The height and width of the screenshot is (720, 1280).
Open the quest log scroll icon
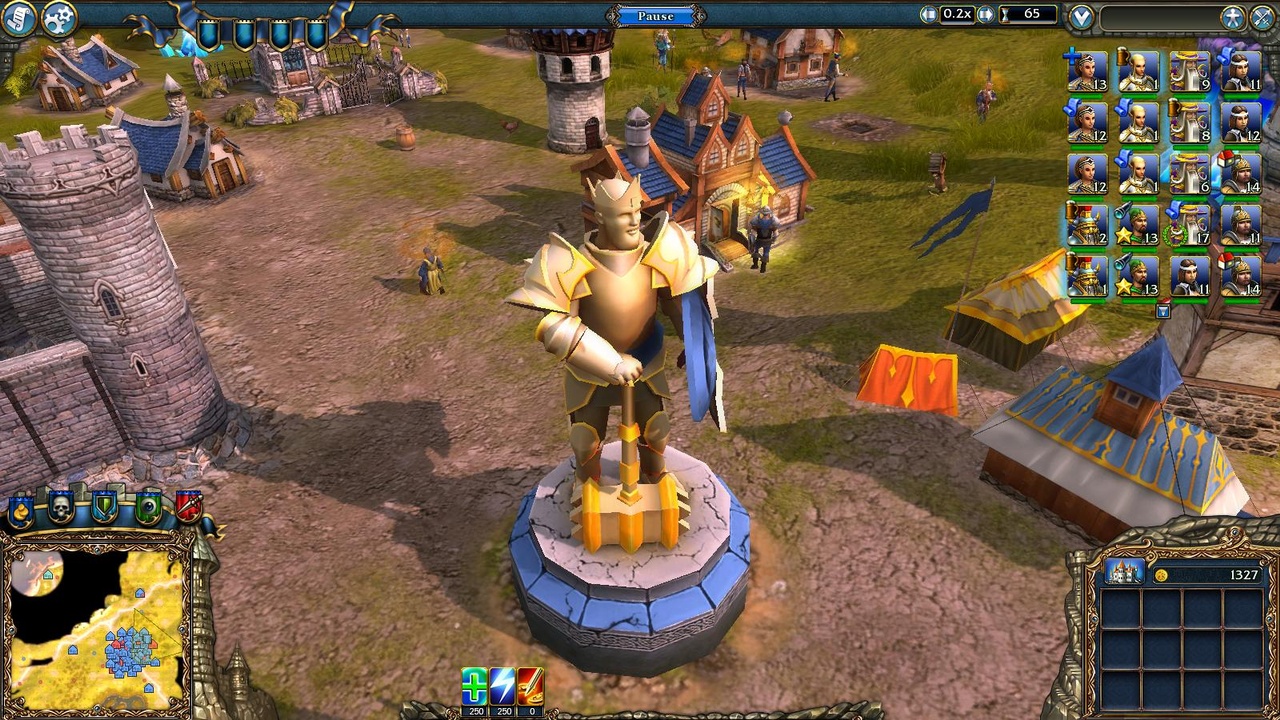click(x=18, y=18)
